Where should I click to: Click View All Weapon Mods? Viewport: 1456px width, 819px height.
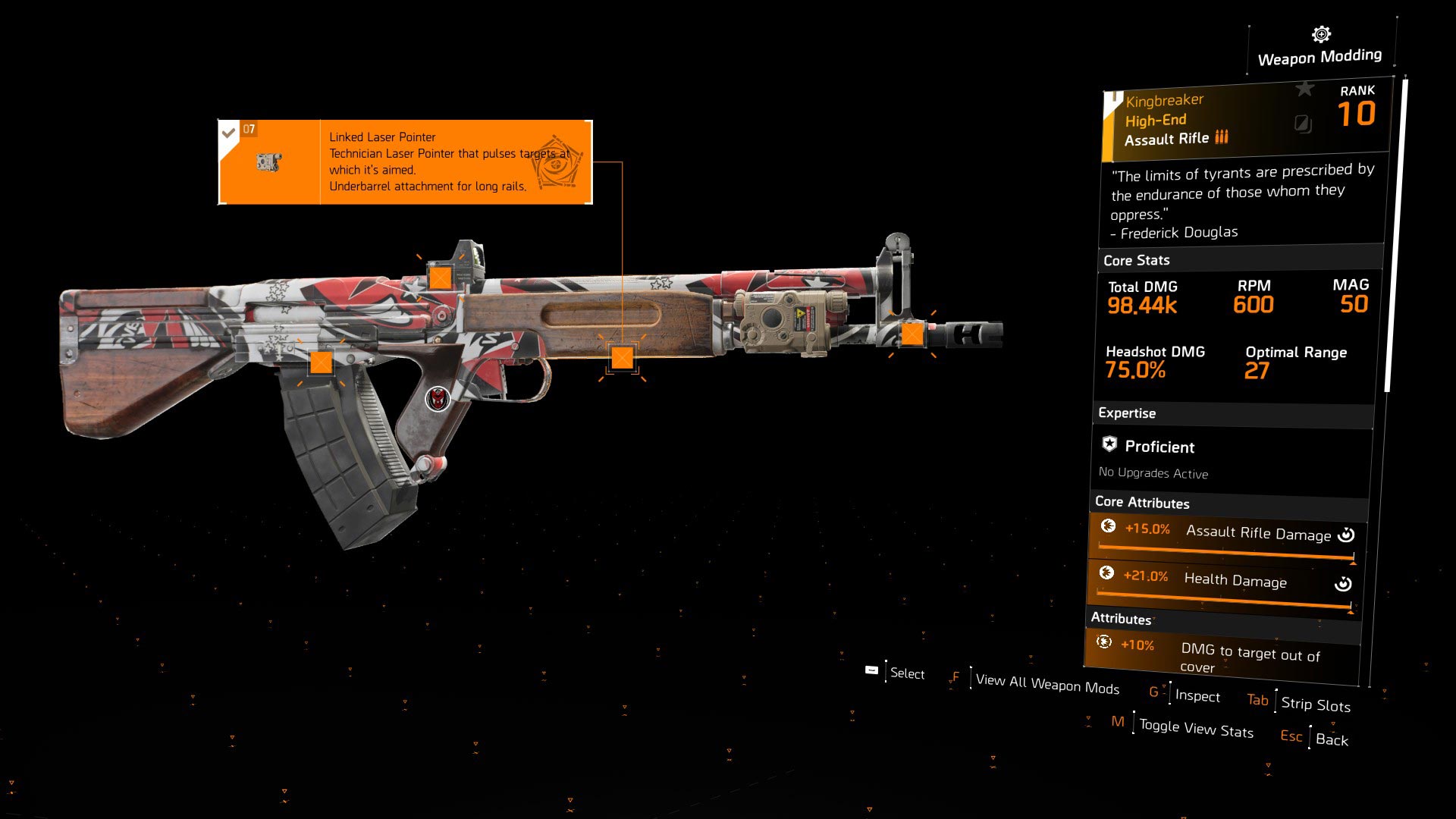pyautogui.click(x=1047, y=685)
